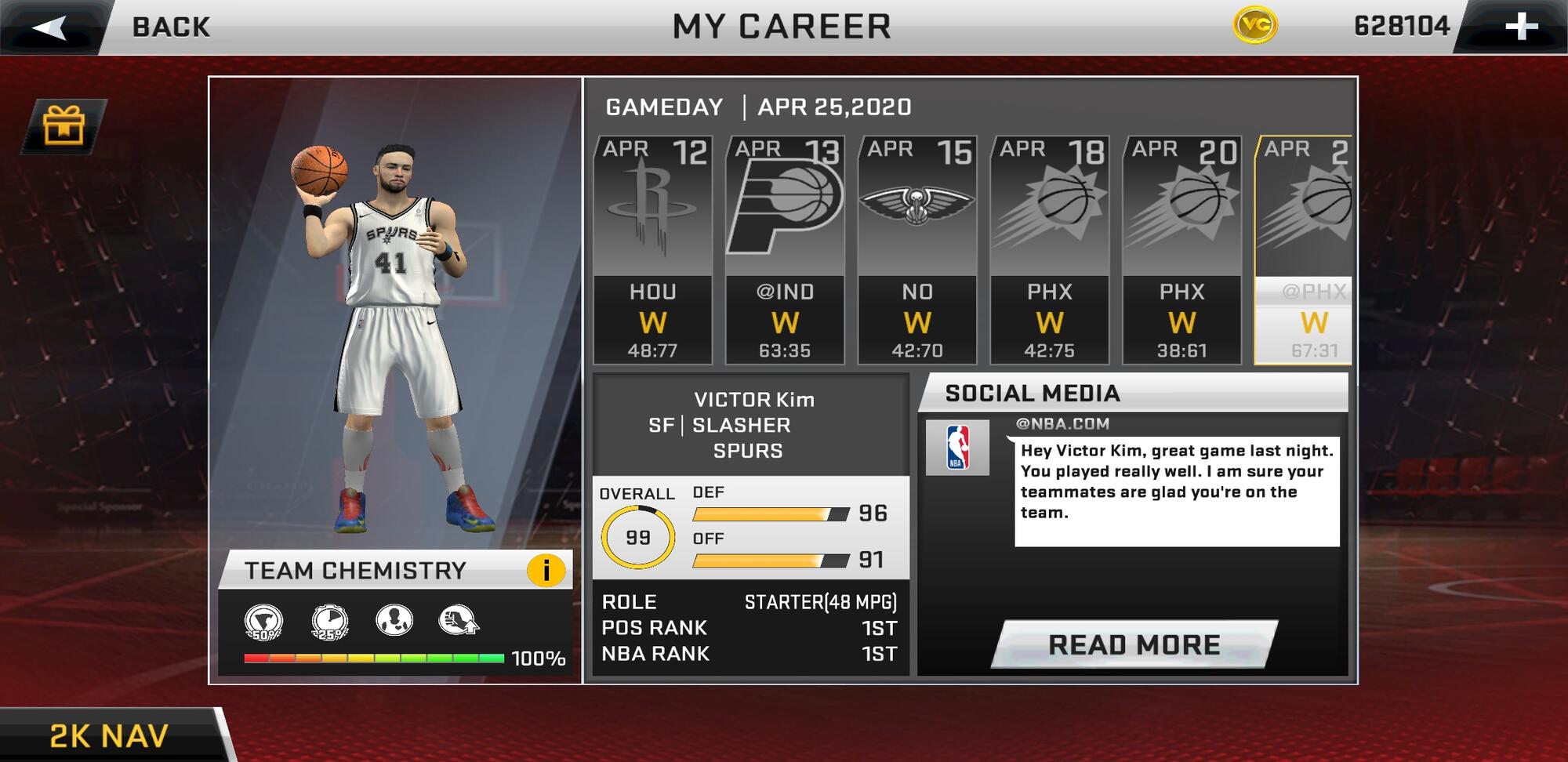Choose the highlighted @PHX game card
This screenshot has width=1568, height=762.
pos(1305,249)
